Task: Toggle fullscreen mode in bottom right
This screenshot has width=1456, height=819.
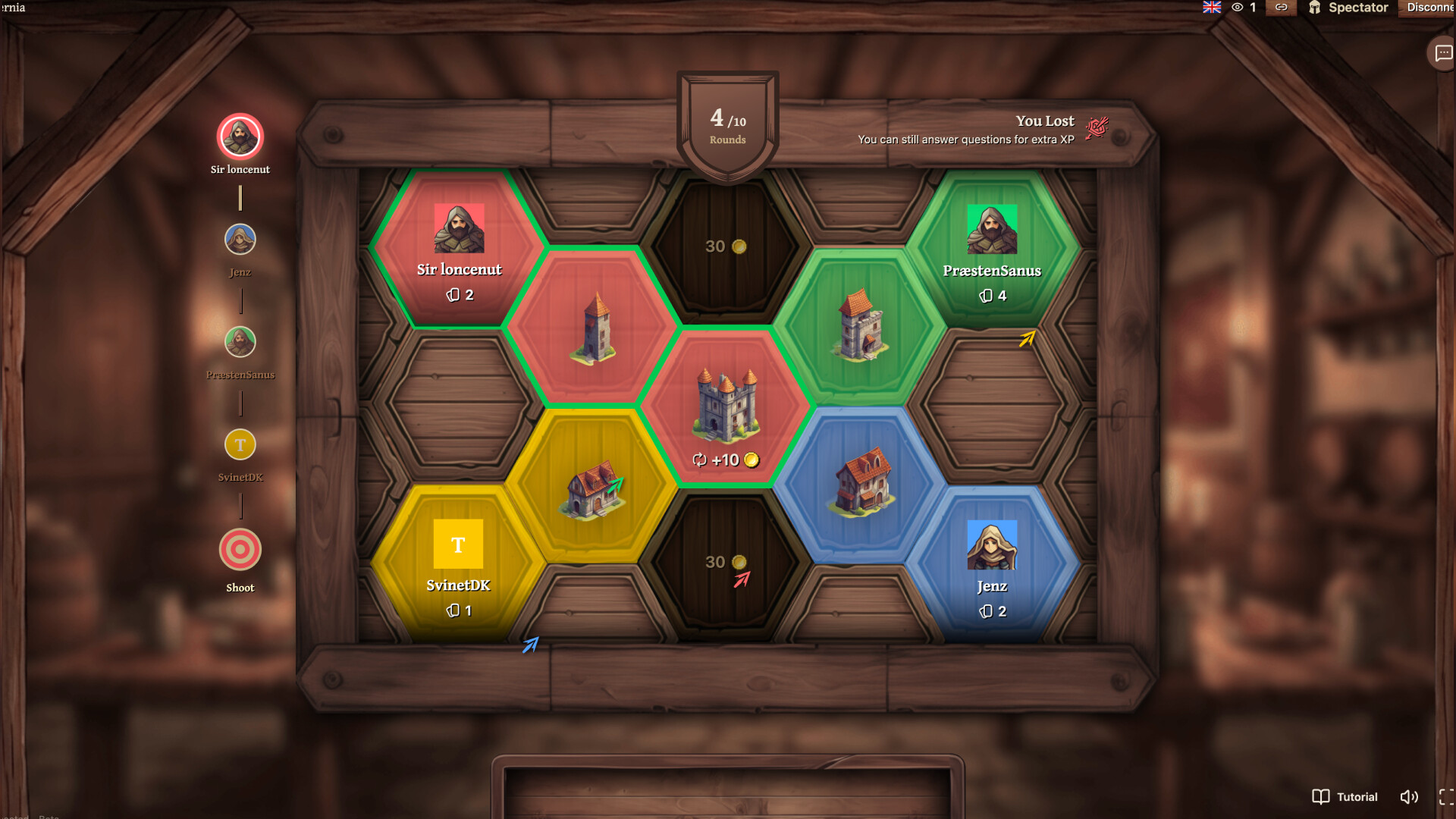Action: (x=1445, y=797)
